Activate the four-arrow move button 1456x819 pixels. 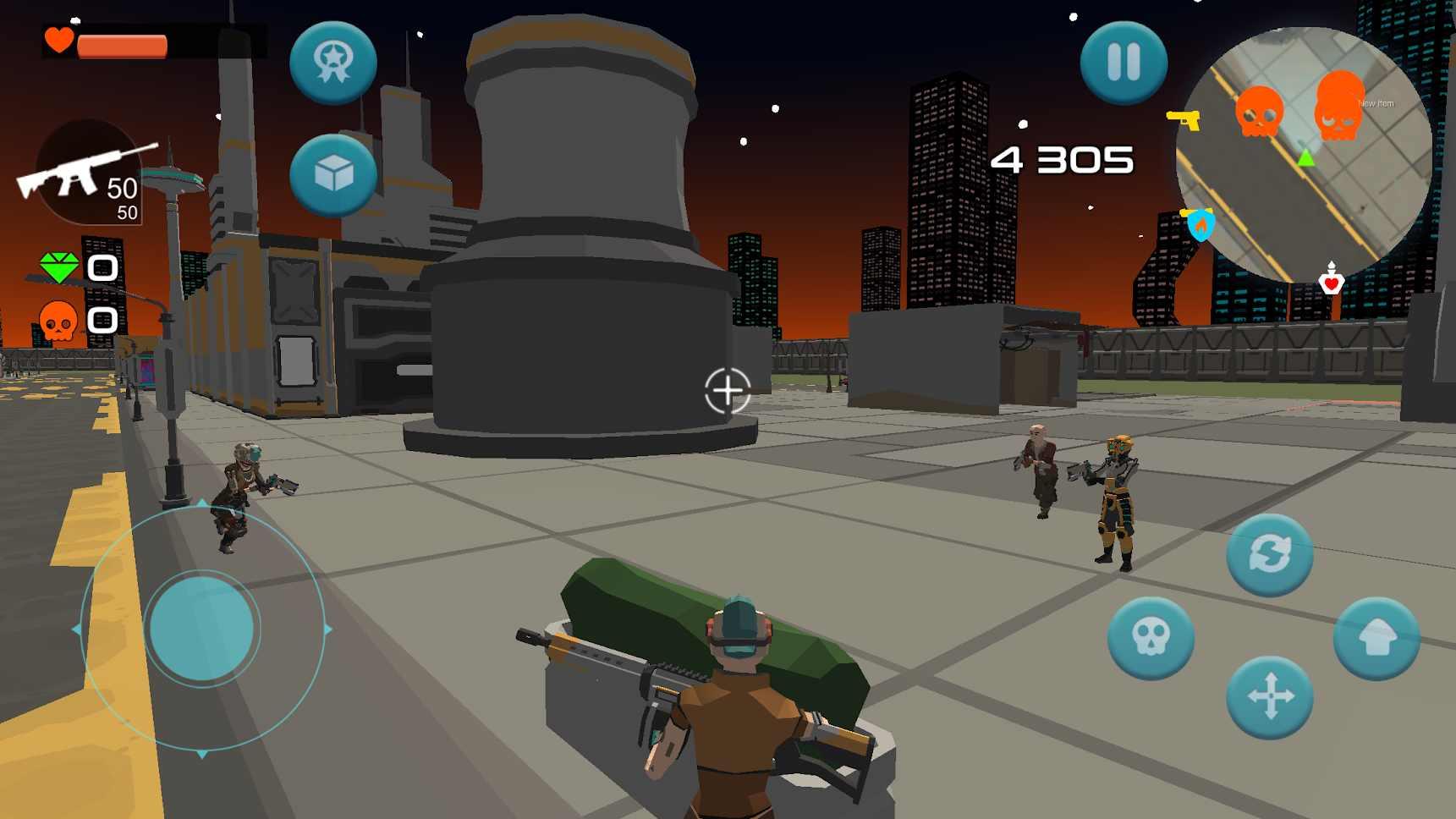click(x=1269, y=697)
